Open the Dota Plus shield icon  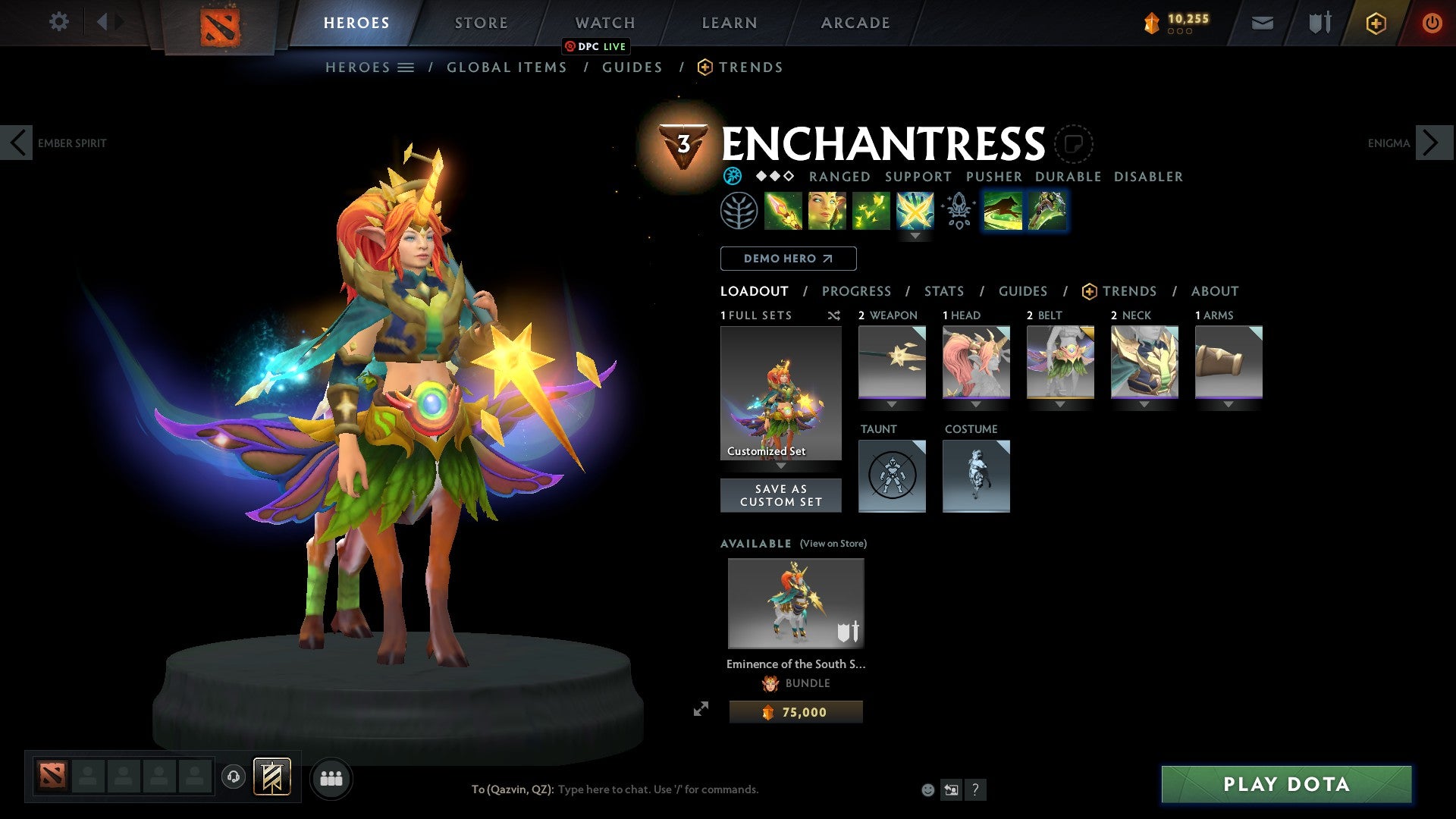(1376, 23)
